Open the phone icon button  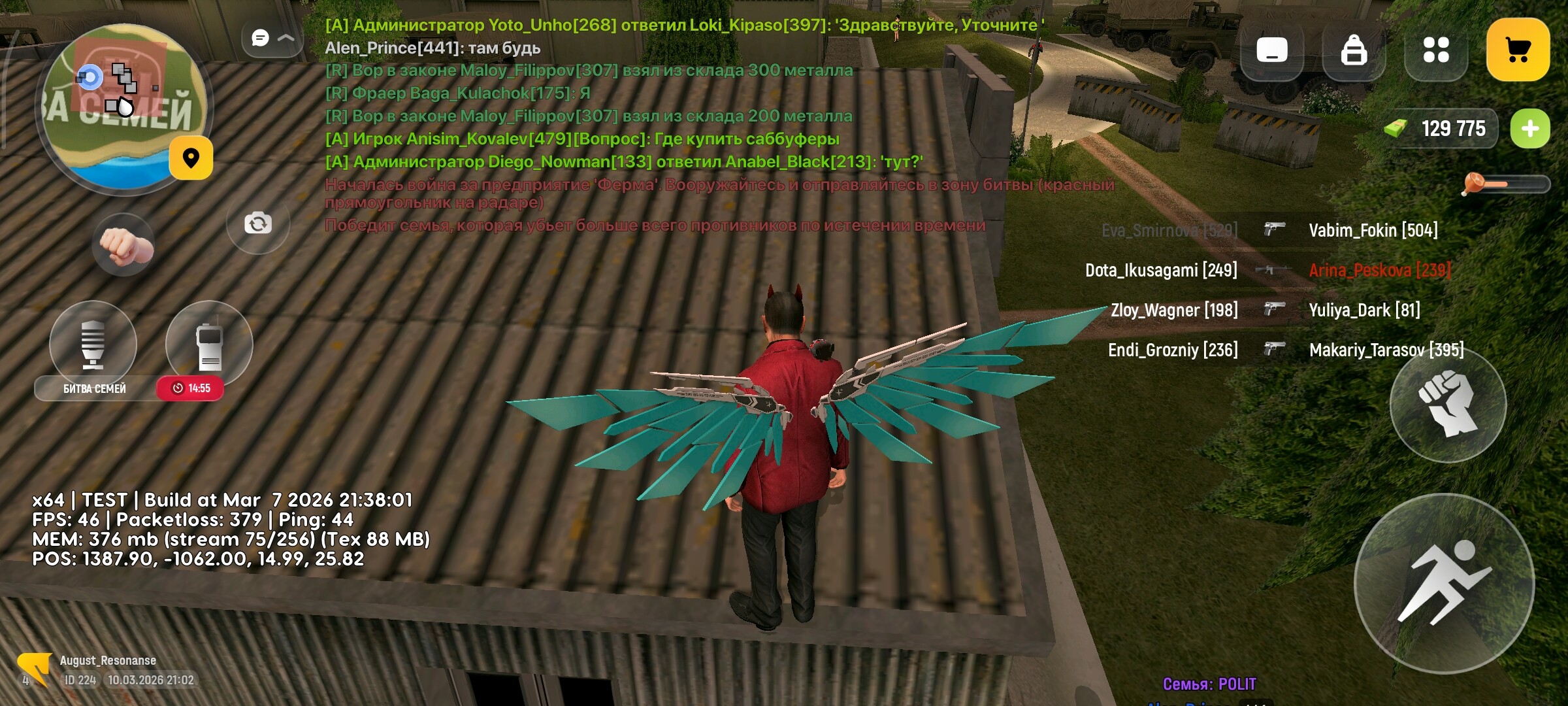[x=1271, y=50]
